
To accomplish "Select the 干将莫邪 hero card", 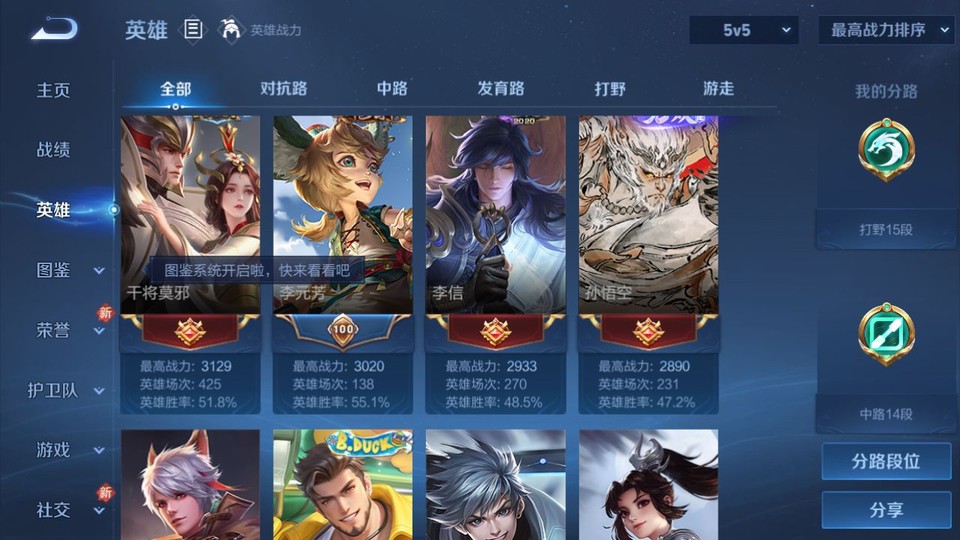I will 190,215.
